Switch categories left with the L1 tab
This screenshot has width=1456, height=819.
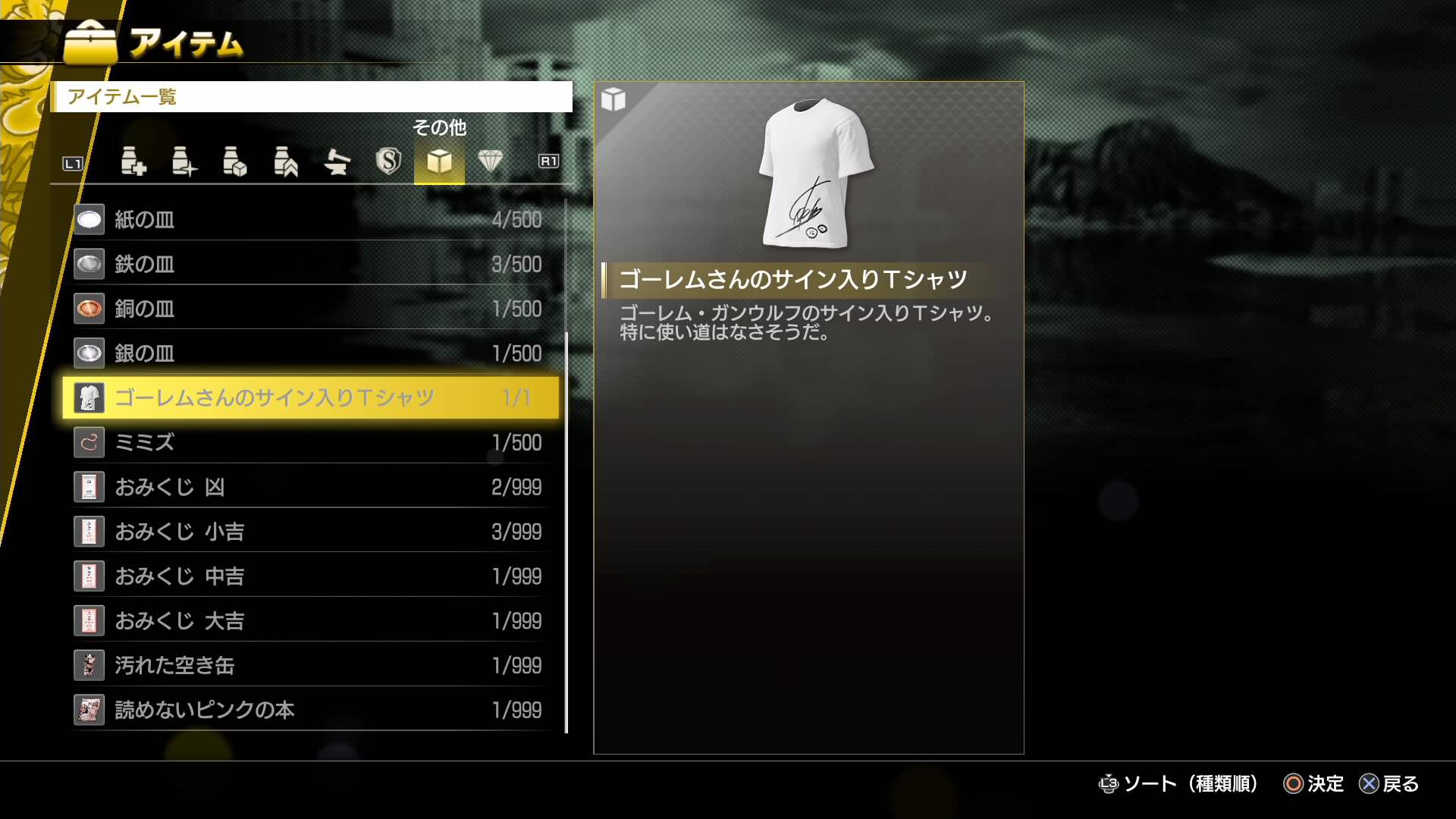(x=72, y=162)
